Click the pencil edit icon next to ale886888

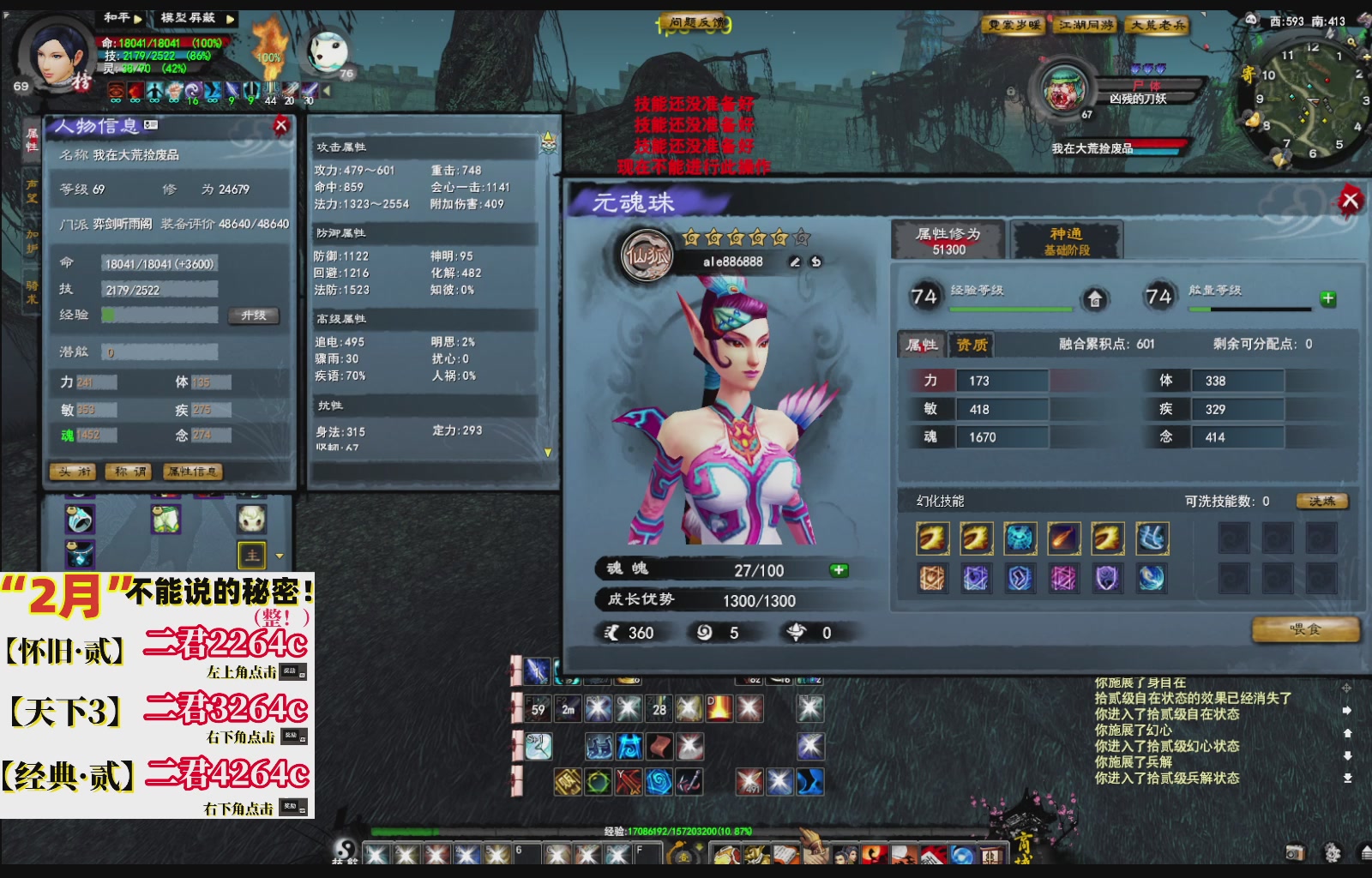(793, 259)
